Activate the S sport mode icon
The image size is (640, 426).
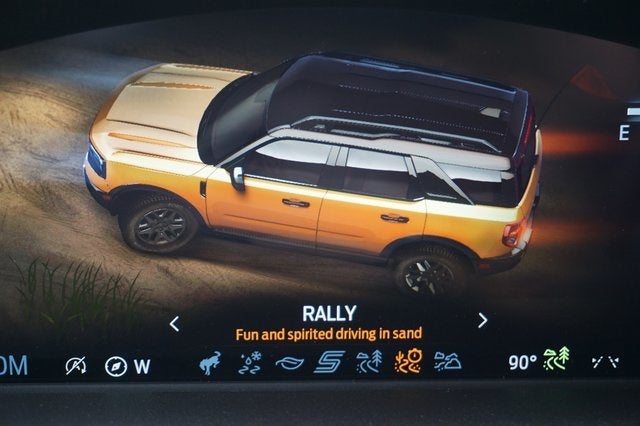[329, 362]
